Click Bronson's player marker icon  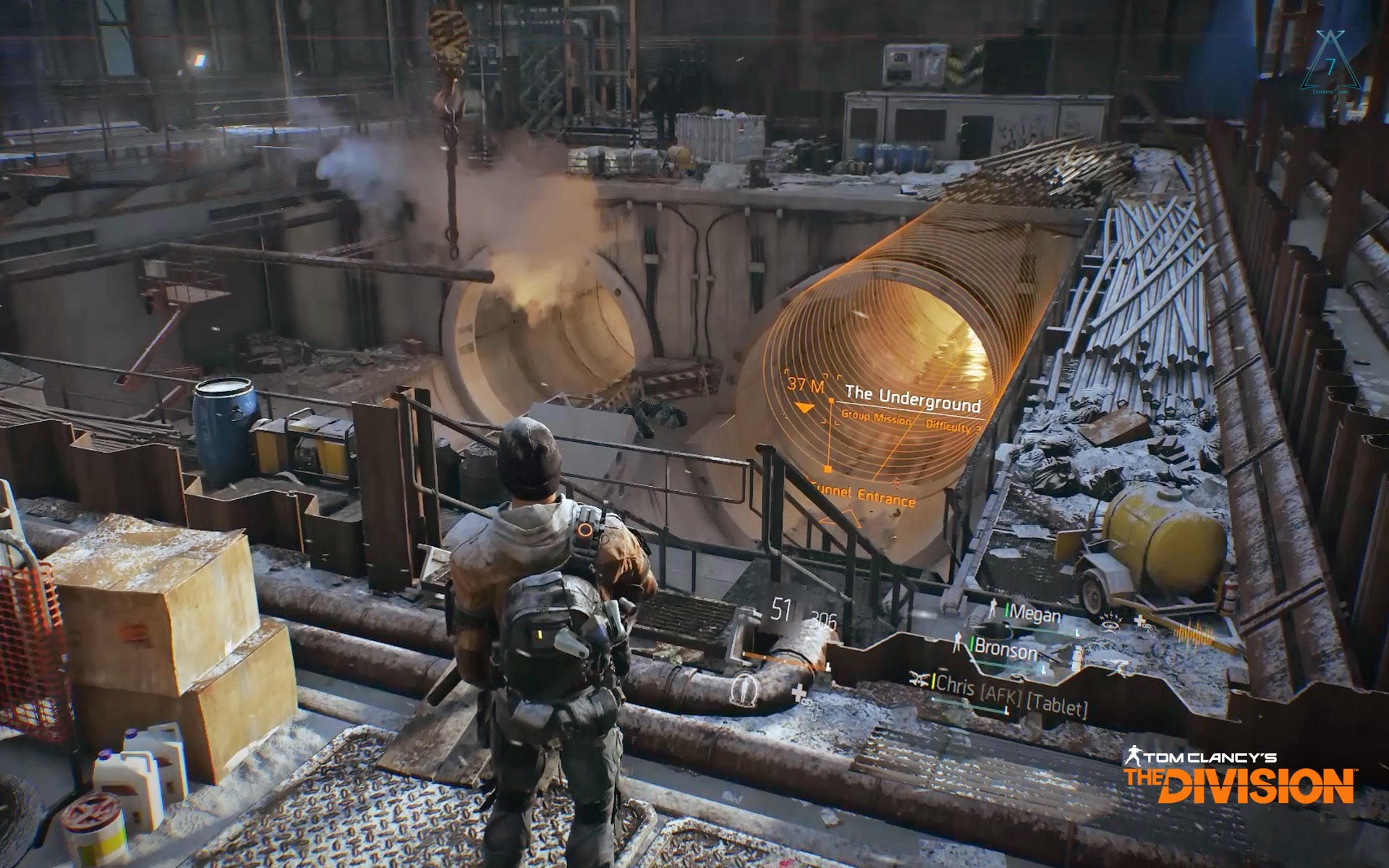pyautogui.click(x=958, y=642)
